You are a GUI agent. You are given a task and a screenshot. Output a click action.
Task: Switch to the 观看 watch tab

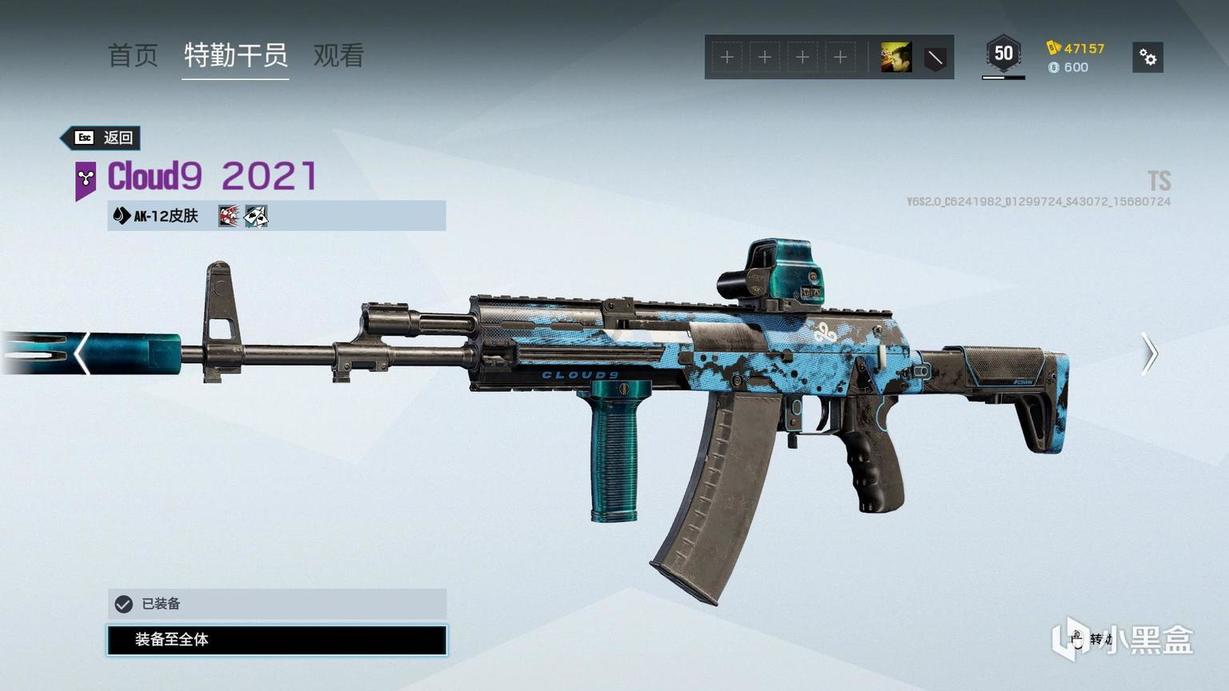click(338, 55)
